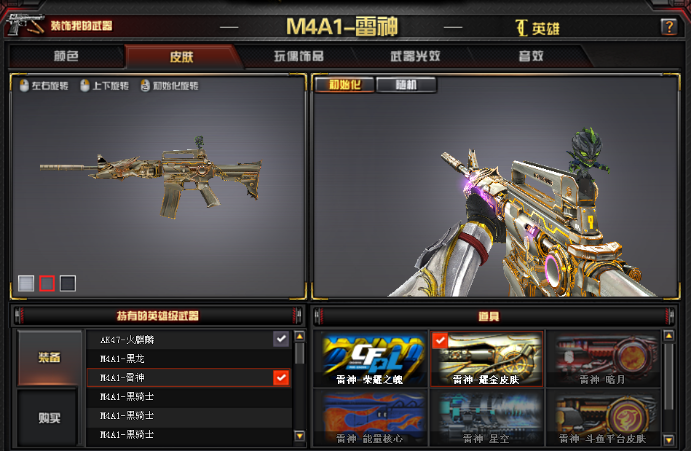Select M4A1-黑龙 in the weapon list
The image size is (691, 451).
180,359
